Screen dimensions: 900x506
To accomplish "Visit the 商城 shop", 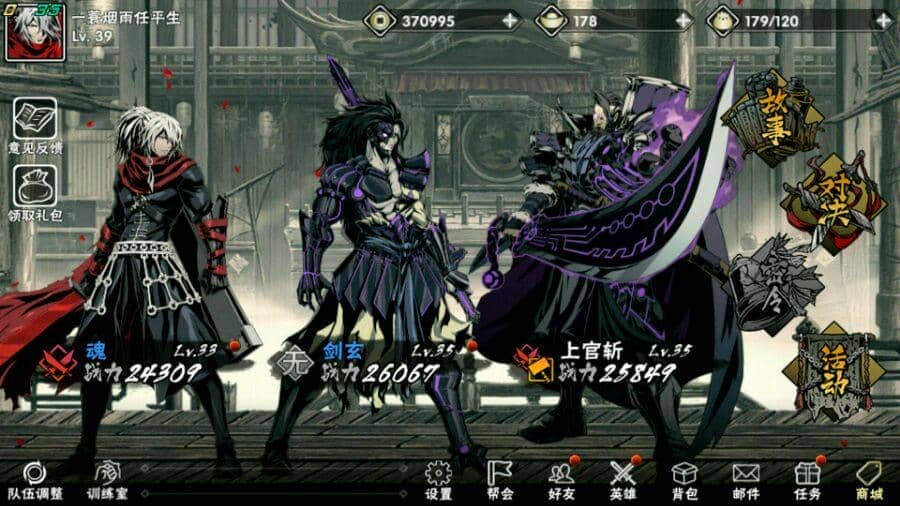I will point(868,481).
